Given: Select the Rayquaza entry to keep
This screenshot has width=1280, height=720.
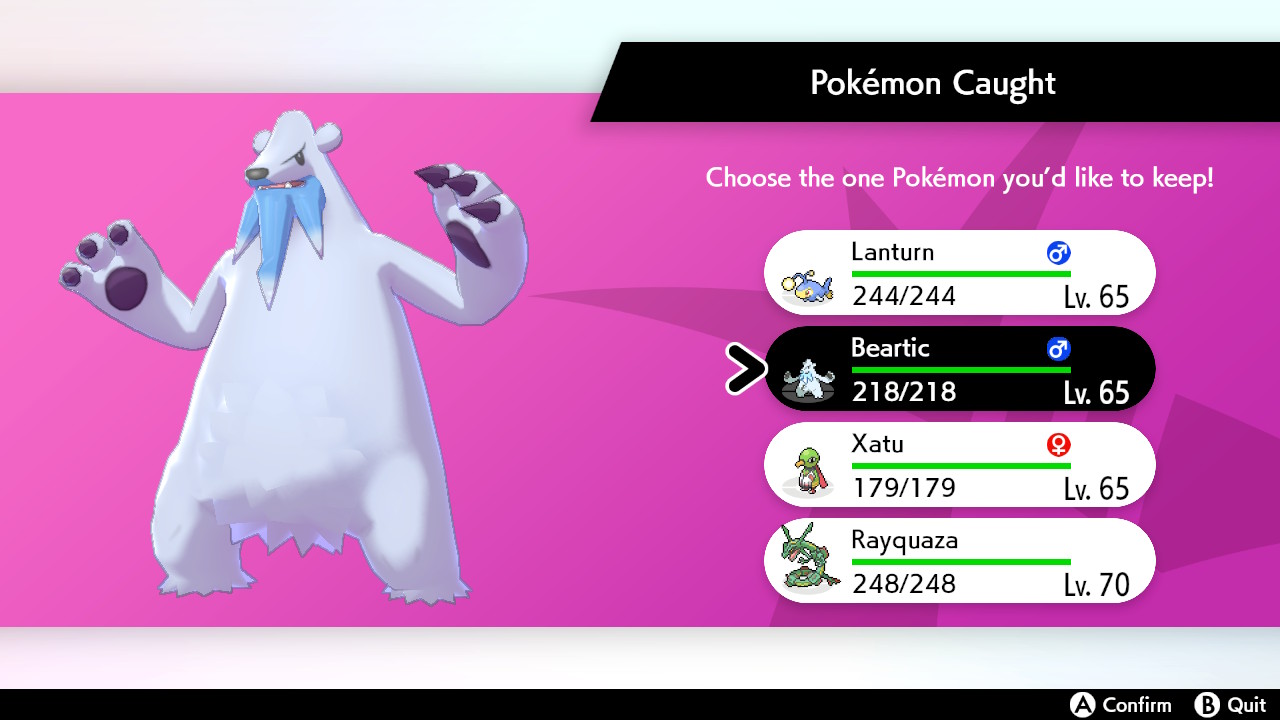Looking at the screenshot, I should (960, 561).
